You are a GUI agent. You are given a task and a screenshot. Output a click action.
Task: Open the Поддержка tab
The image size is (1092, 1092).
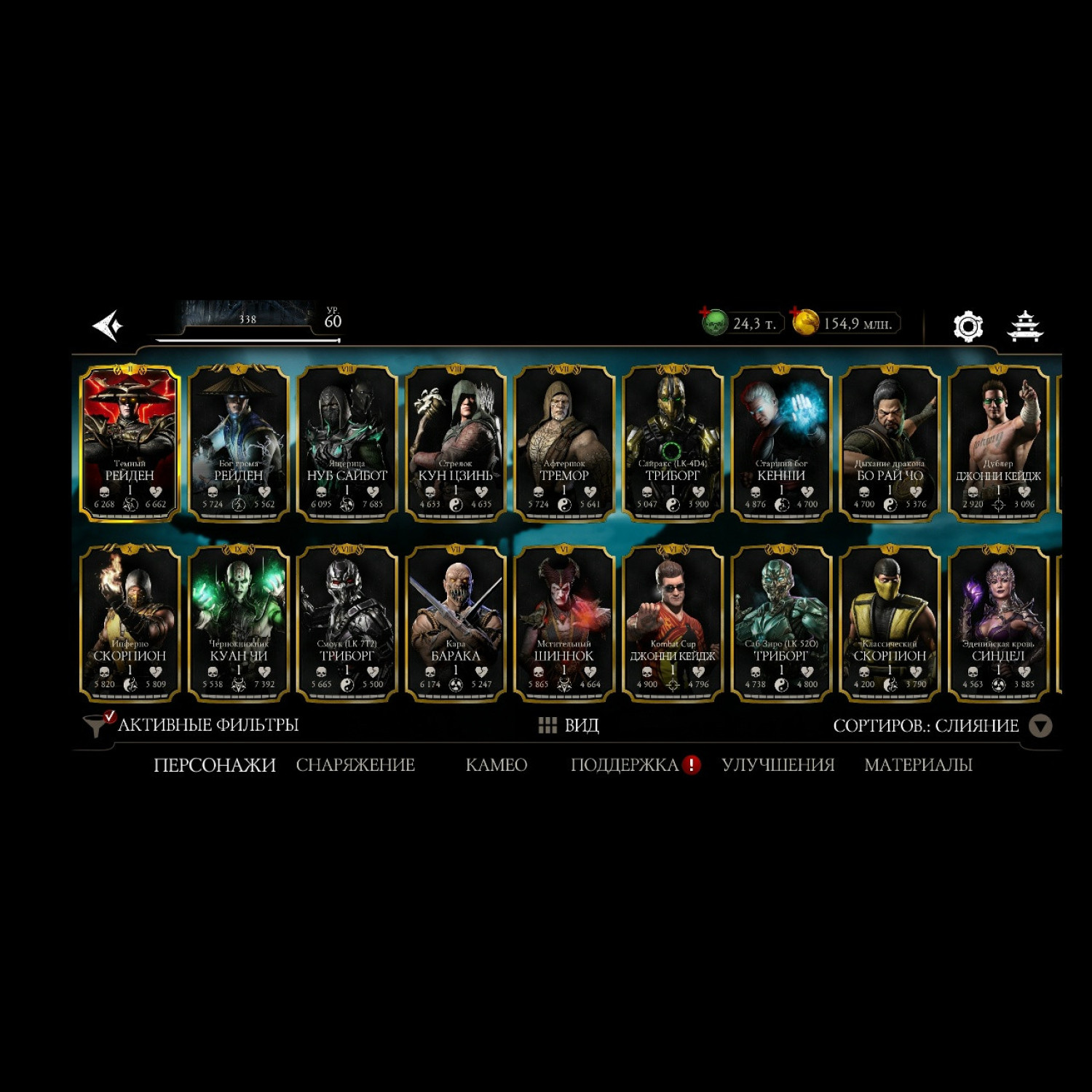[625, 765]
